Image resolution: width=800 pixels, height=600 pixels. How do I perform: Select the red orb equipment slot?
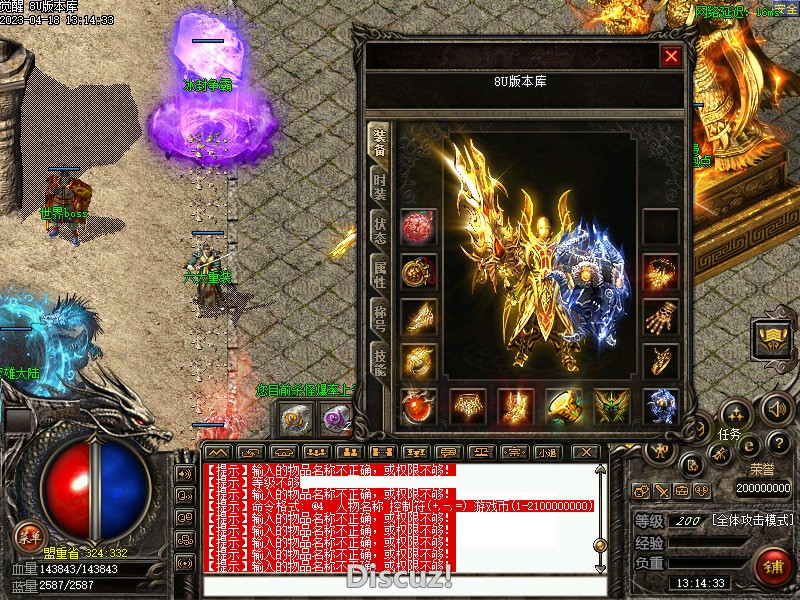click(419, 227)
